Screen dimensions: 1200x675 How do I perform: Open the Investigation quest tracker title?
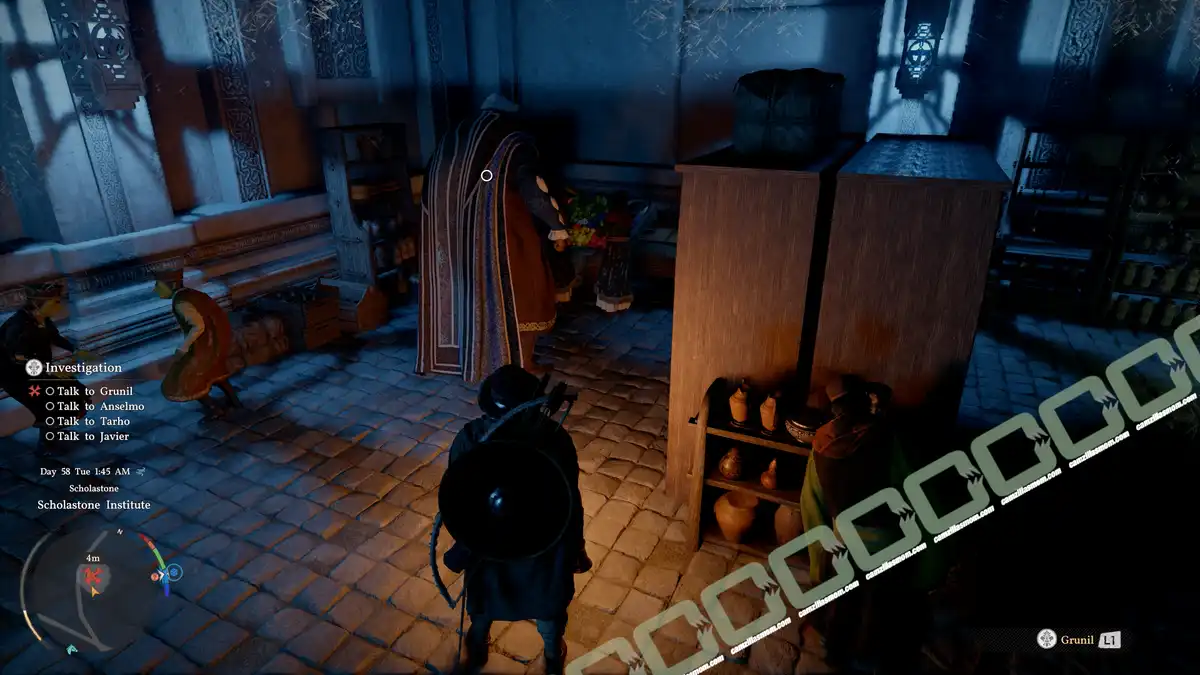point(83,368)
